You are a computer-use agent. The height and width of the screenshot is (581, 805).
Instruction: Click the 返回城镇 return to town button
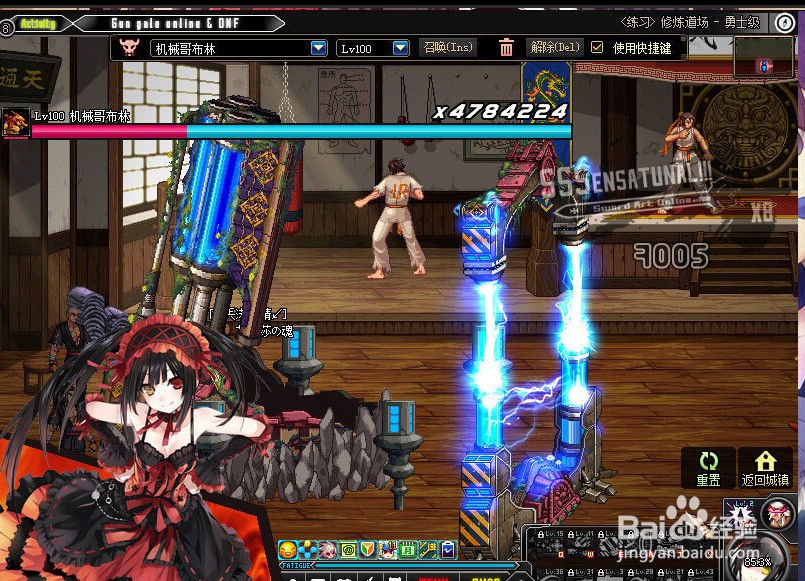point(765,468)
